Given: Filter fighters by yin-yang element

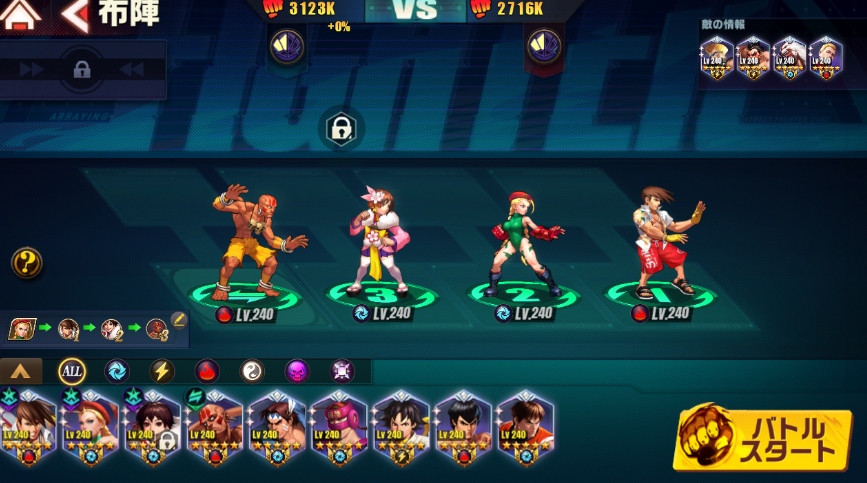Looking at the screenshot, I should [253, 372].
